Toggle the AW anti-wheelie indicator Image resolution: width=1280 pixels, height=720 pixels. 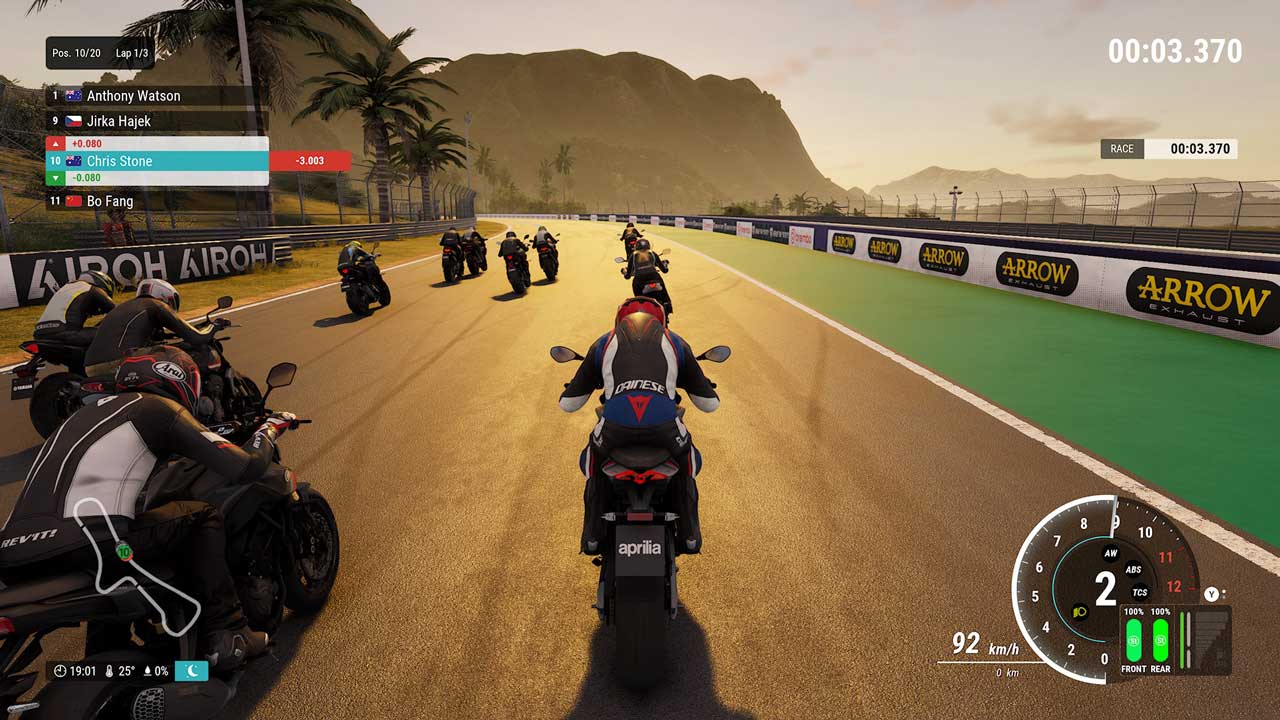[1110, 553]
